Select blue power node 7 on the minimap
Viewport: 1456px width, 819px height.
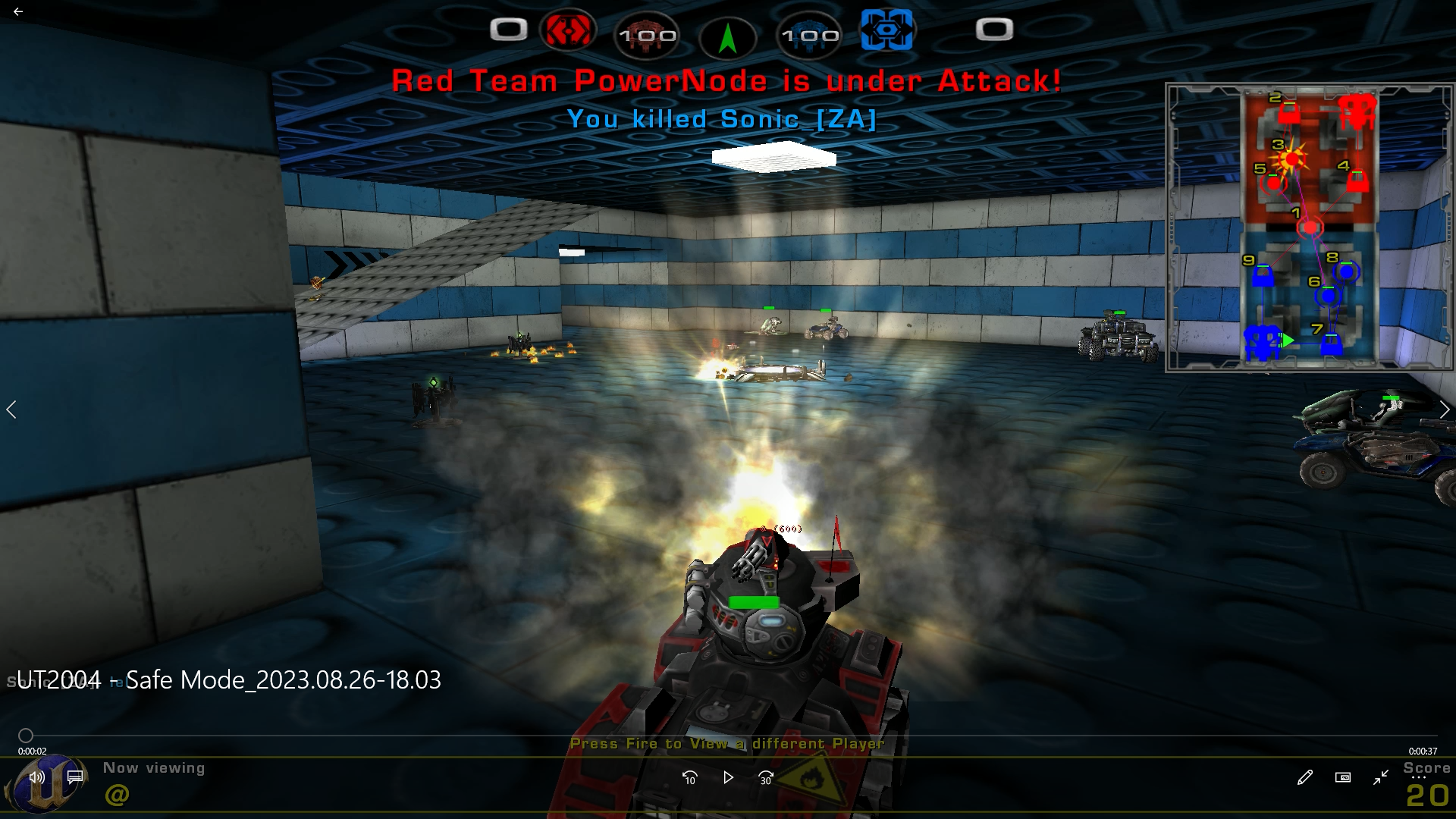(1331, 345)
